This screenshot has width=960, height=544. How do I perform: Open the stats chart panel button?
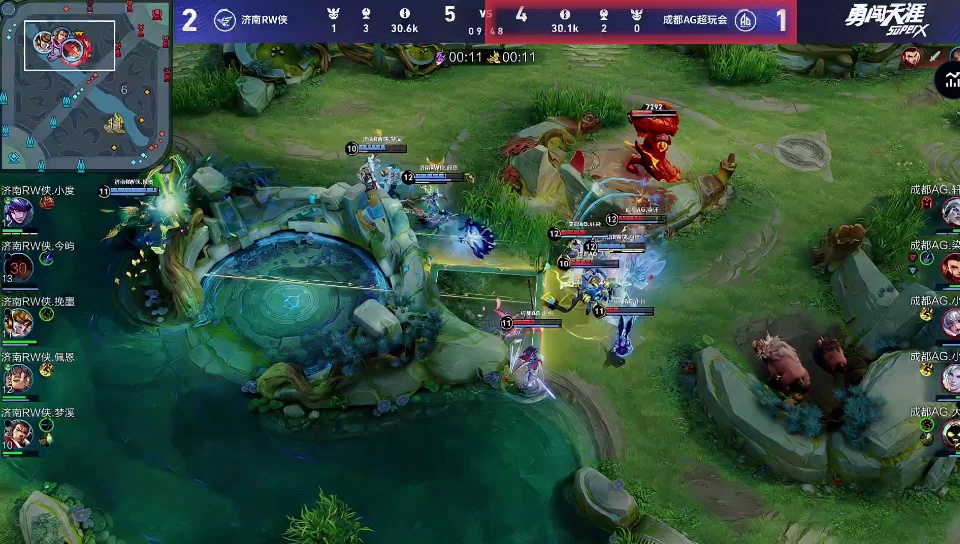point(948,80)
